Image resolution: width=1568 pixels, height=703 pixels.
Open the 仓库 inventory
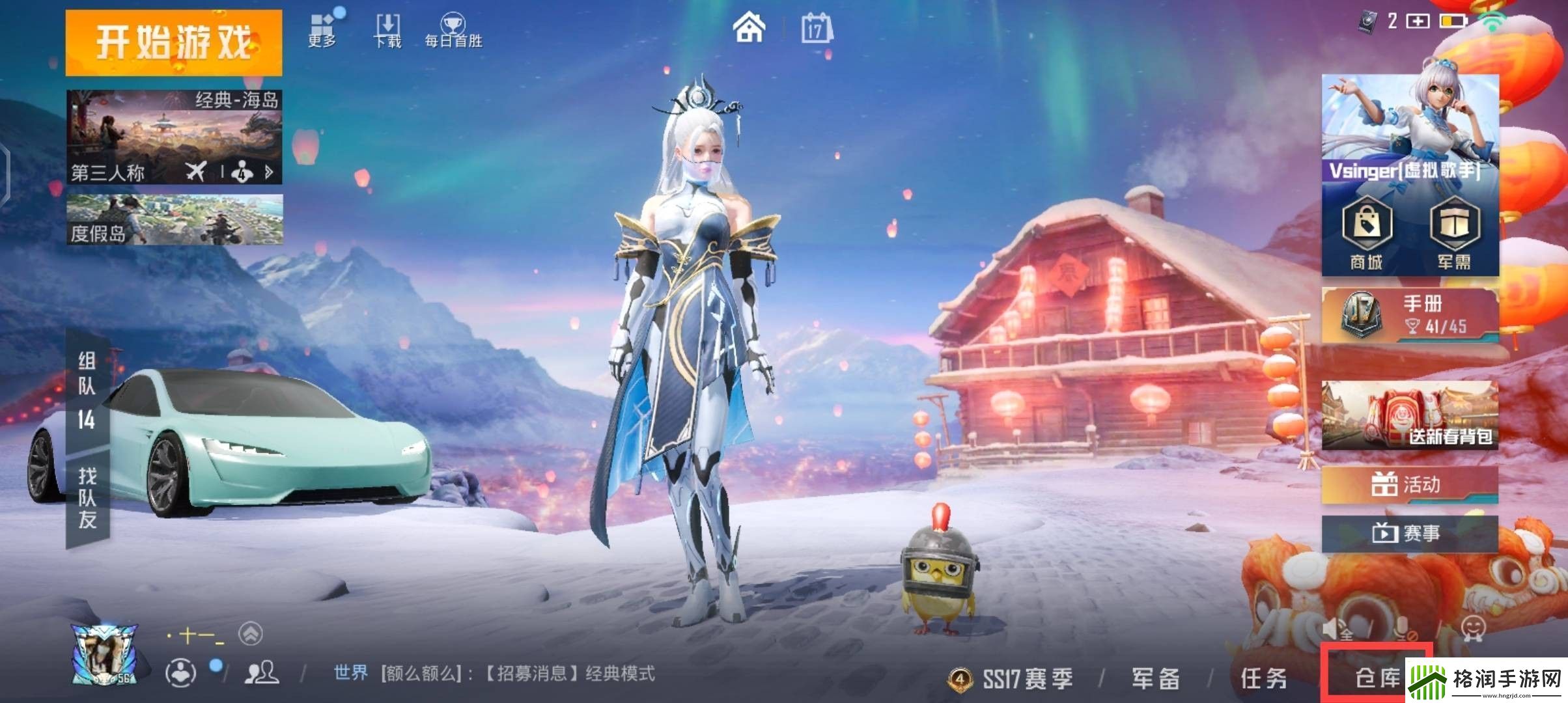[1375, 678]
